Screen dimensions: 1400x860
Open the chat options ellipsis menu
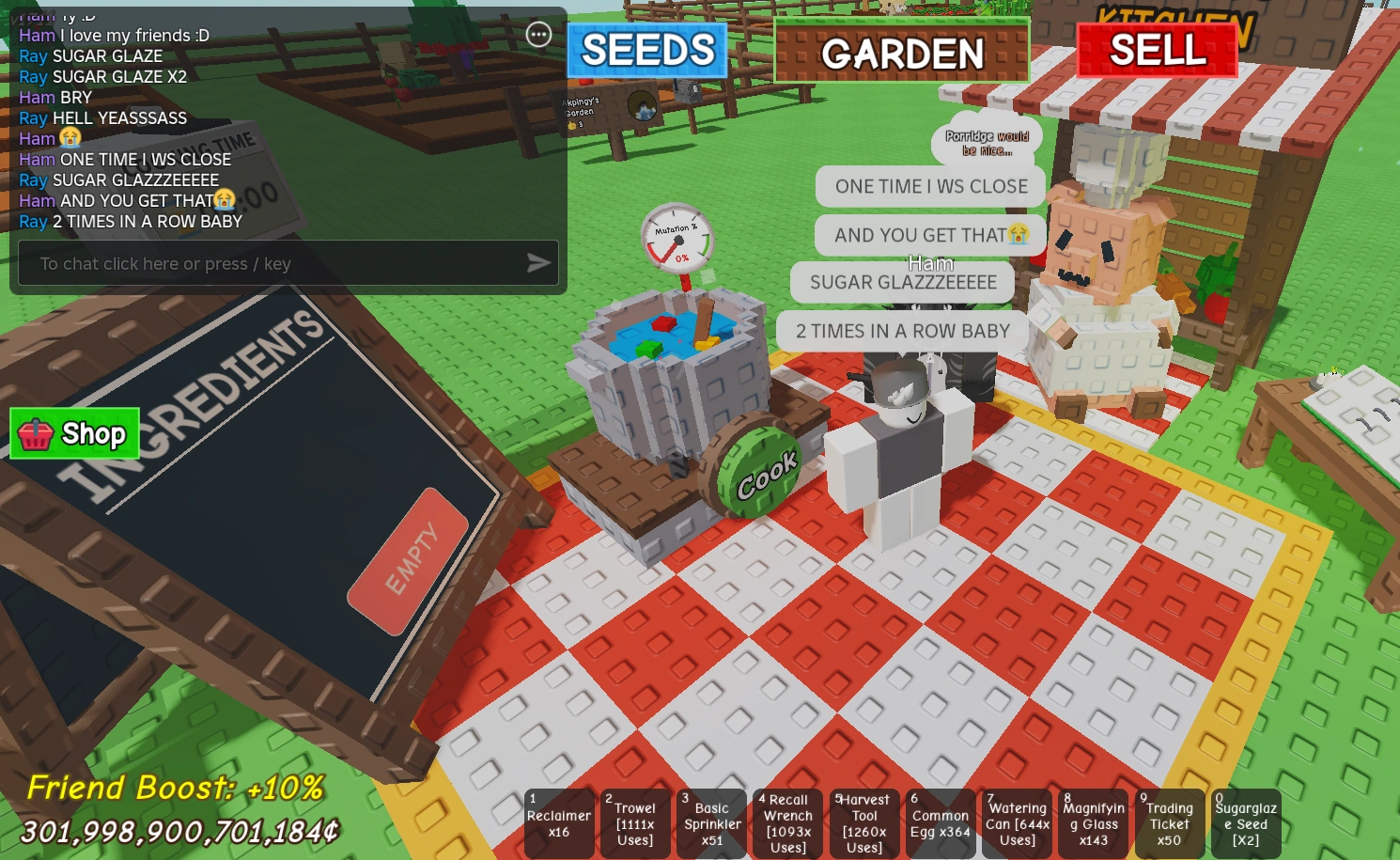538,34
